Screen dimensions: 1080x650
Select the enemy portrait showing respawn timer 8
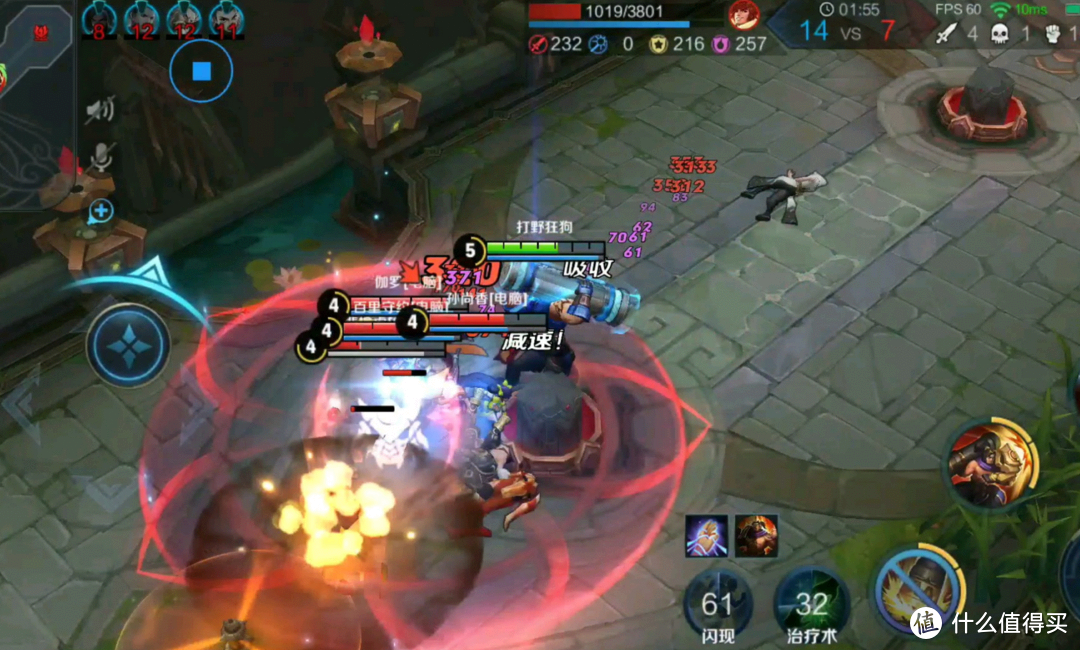click(x=99, y=18)
